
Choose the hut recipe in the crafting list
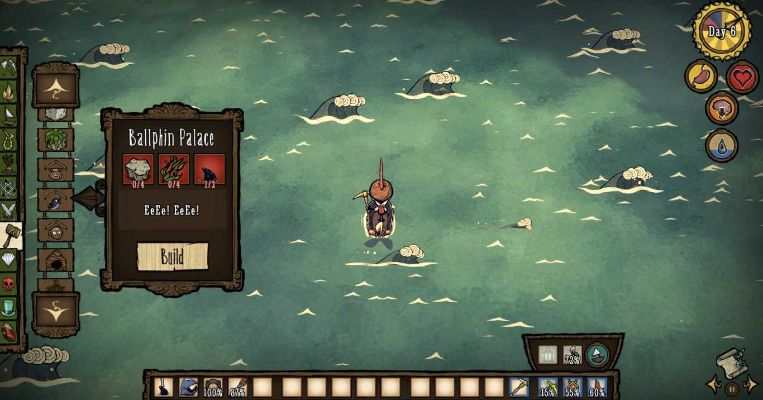coord(56,262)
